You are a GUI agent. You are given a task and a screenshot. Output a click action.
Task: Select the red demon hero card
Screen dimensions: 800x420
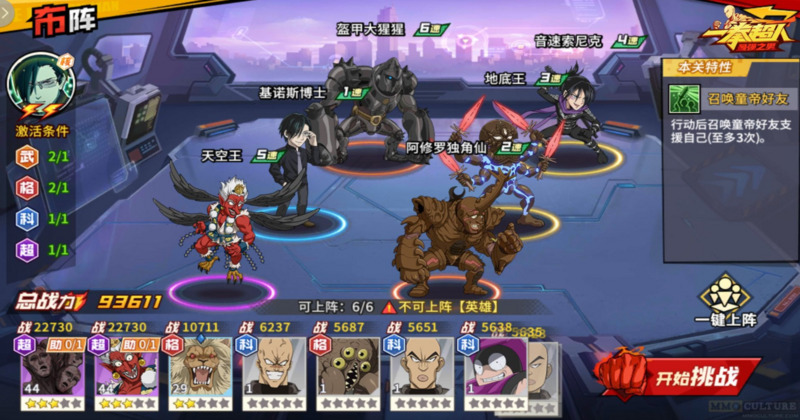click(x=121, y=368)
